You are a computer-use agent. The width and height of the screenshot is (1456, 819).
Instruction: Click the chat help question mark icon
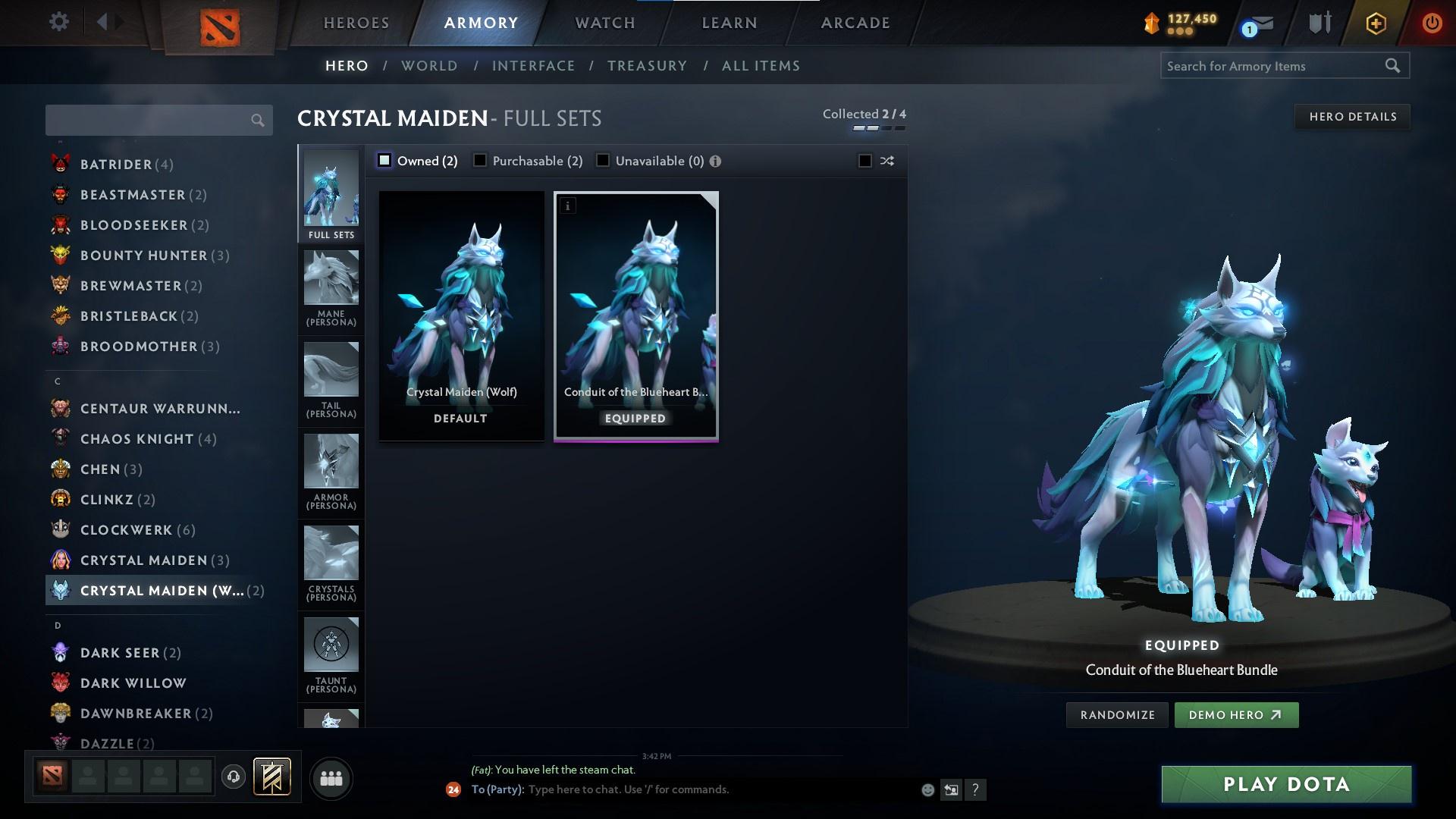(x=976, y=789)
